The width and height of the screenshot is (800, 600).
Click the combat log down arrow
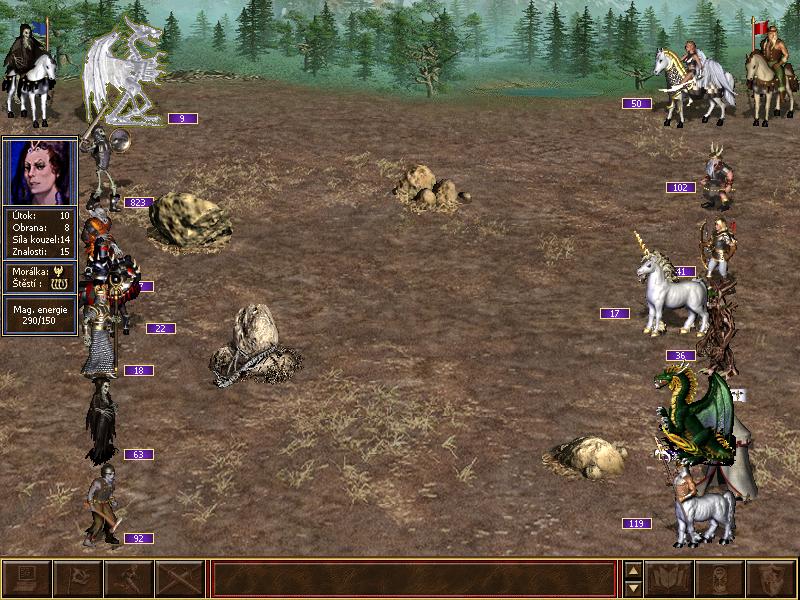click(633, 588)
